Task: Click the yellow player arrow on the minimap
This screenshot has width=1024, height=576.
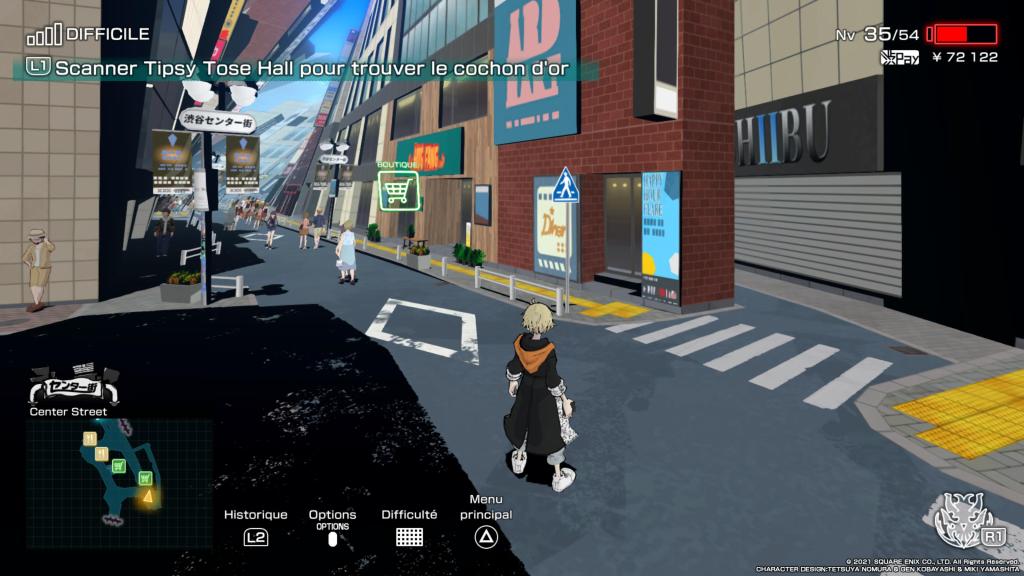Action: (x=148, y=494)
